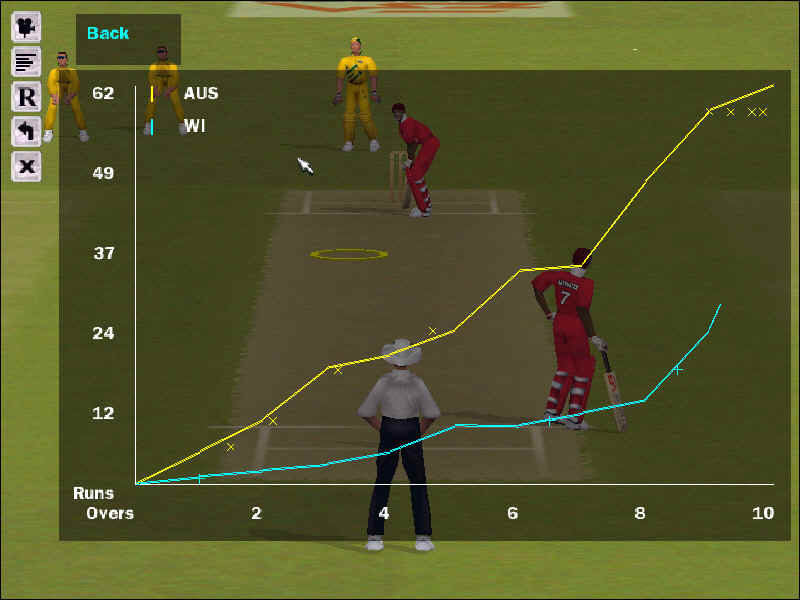Select the R replay icon
Viewport: 800px width, 600px height.
[26, 97]
